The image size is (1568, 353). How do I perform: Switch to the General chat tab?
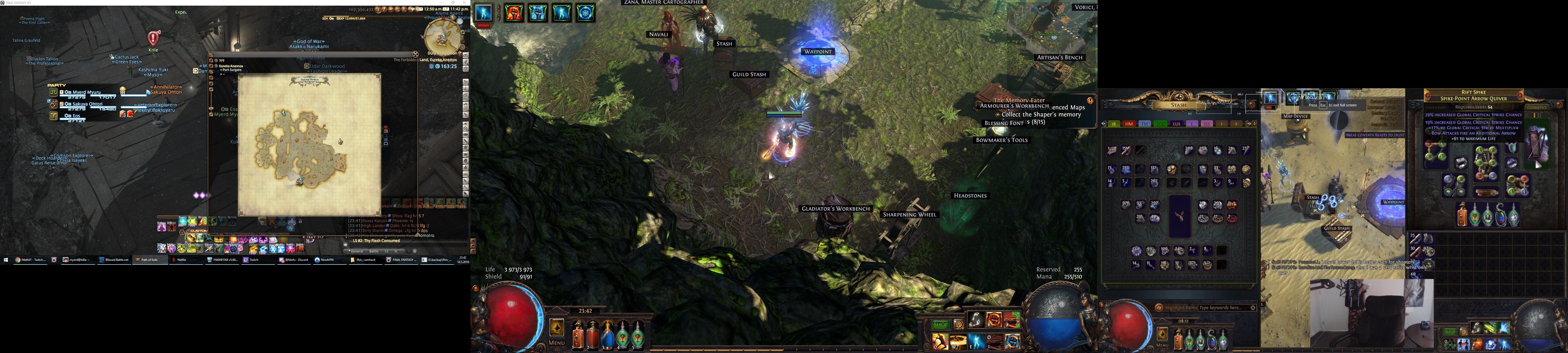[x=357, y=251]
